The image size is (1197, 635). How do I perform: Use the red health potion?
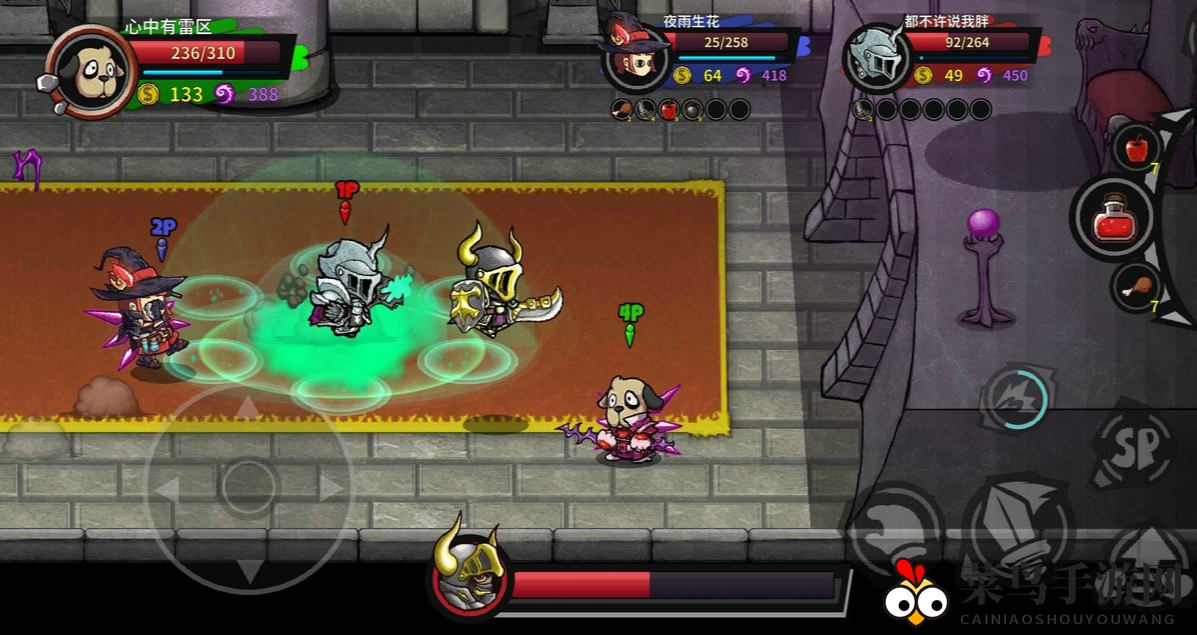pyautogui.click(x=1116, y=218)
